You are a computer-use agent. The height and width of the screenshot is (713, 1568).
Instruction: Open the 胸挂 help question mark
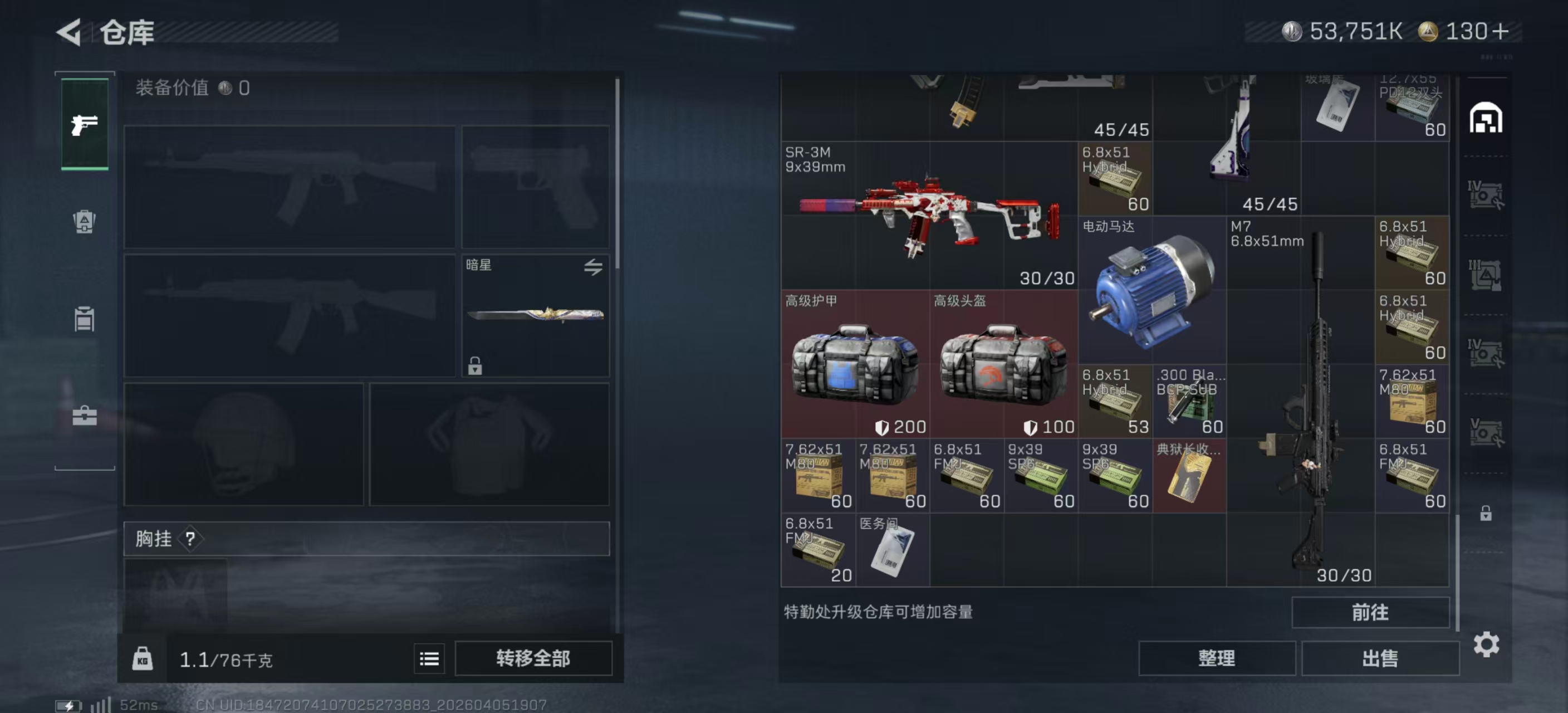point(190,538)
